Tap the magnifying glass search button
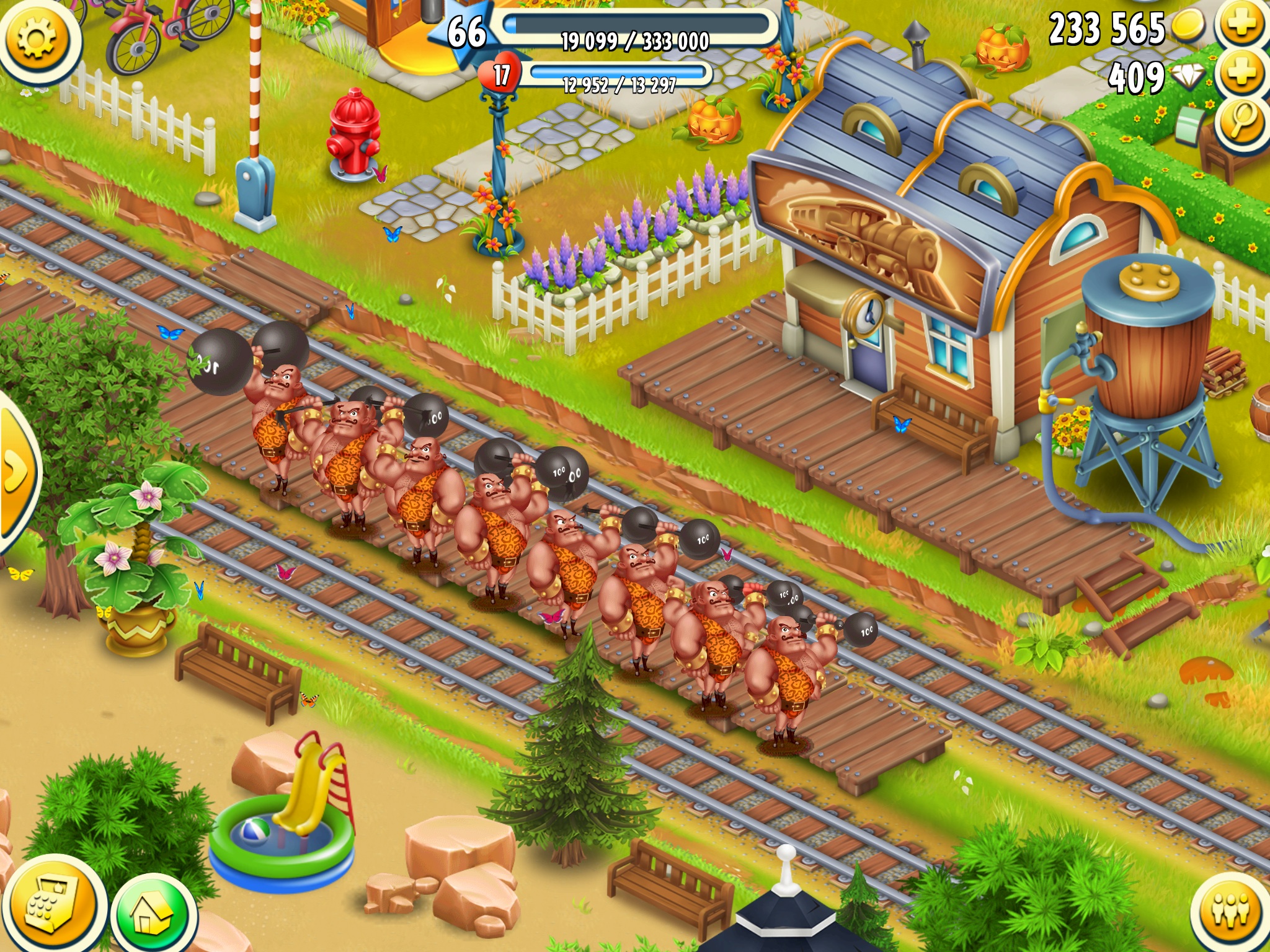Image resolution: width=1270 pixels, height=952 pixels. [x=1241, y=122]
